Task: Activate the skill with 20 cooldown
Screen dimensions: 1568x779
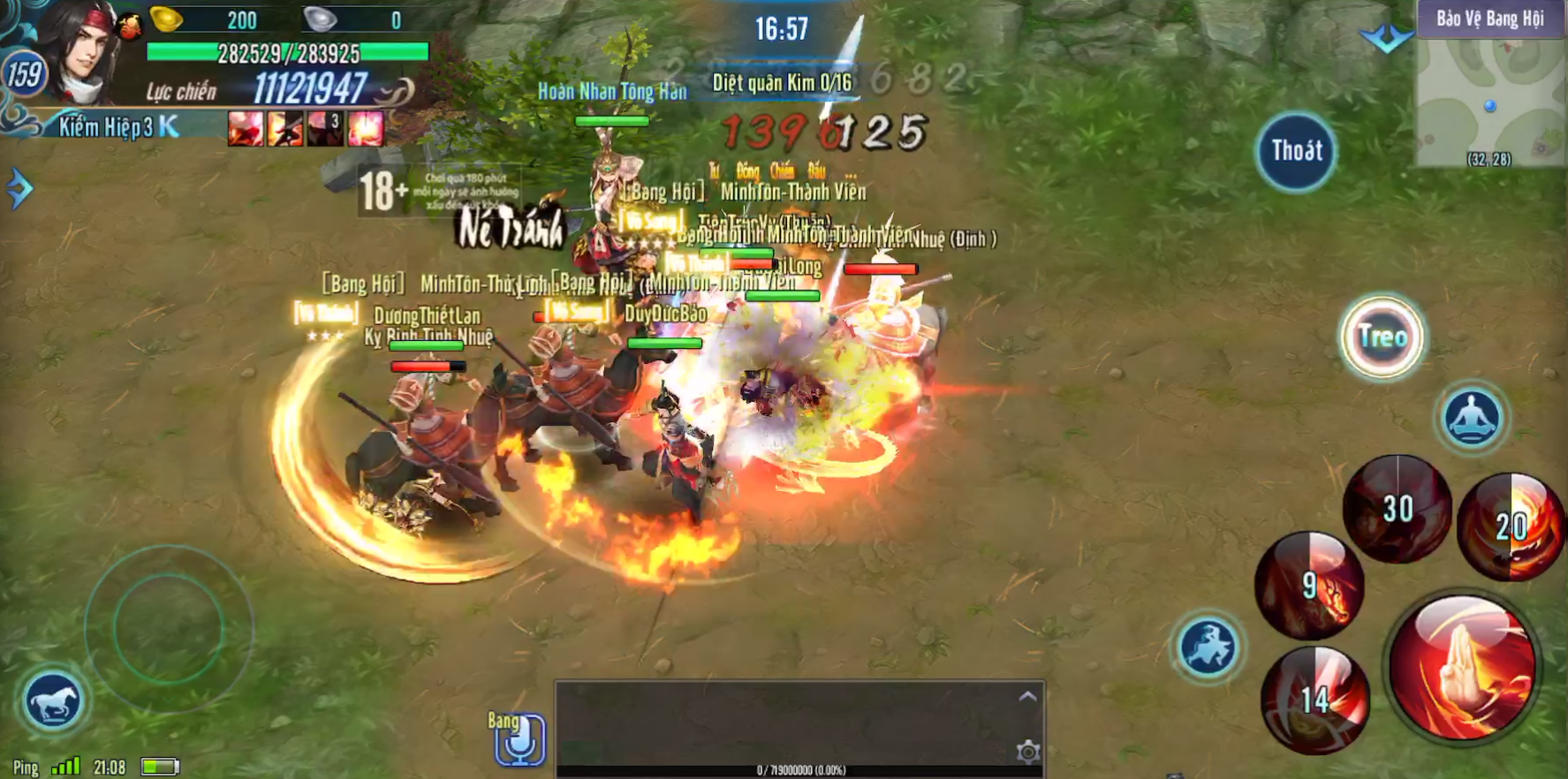Action: pyautogui.click(x=1510, y=526)
